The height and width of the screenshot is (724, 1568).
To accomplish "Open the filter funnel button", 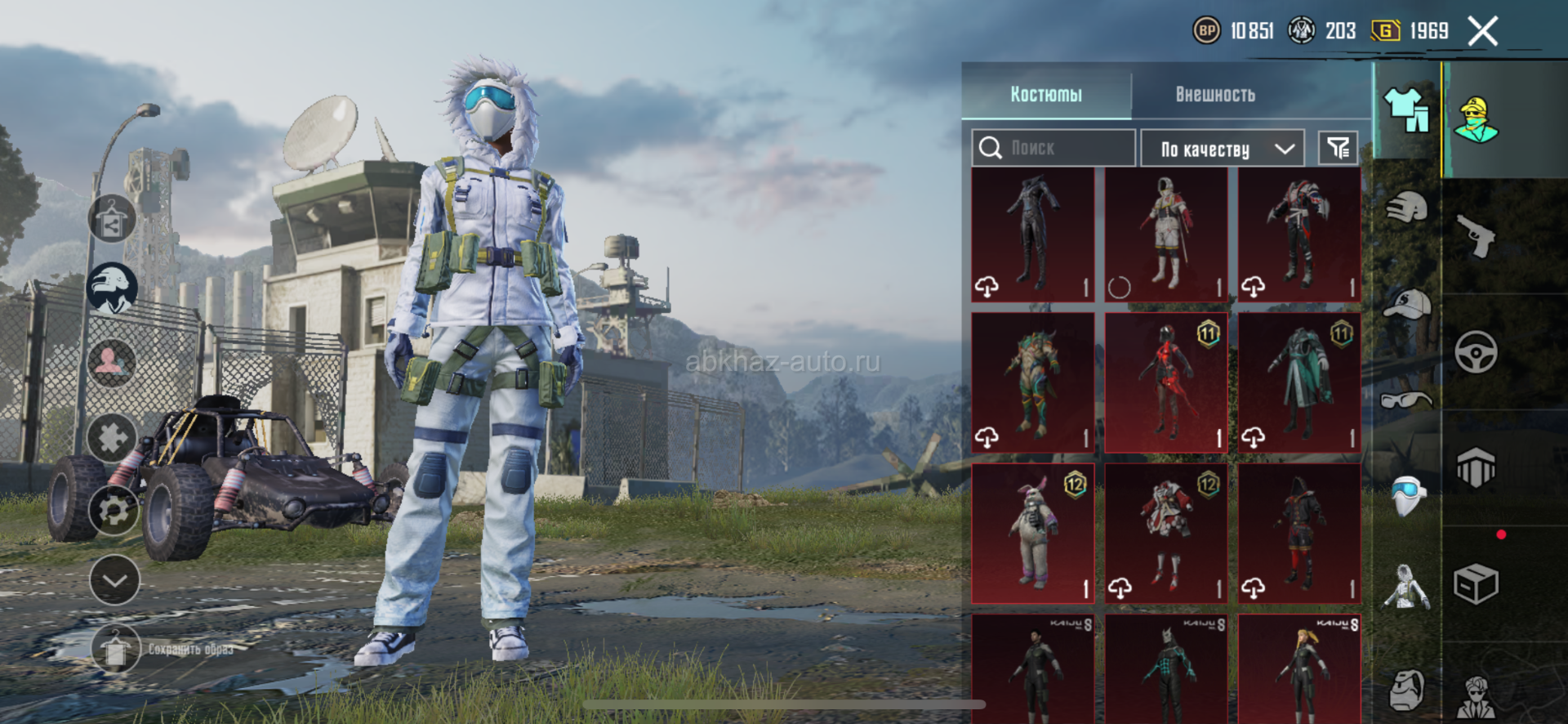I will pyautogui.click(x=1338, y=148).
